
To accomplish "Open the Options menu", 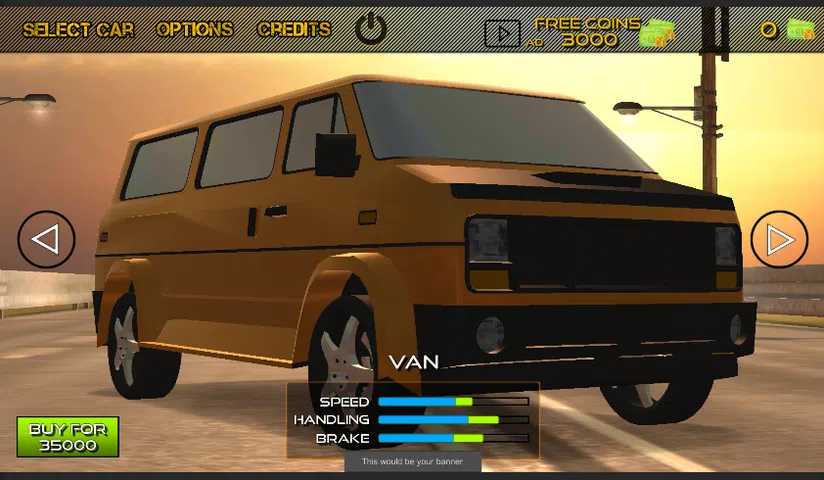I will click(x=195, y=30).
